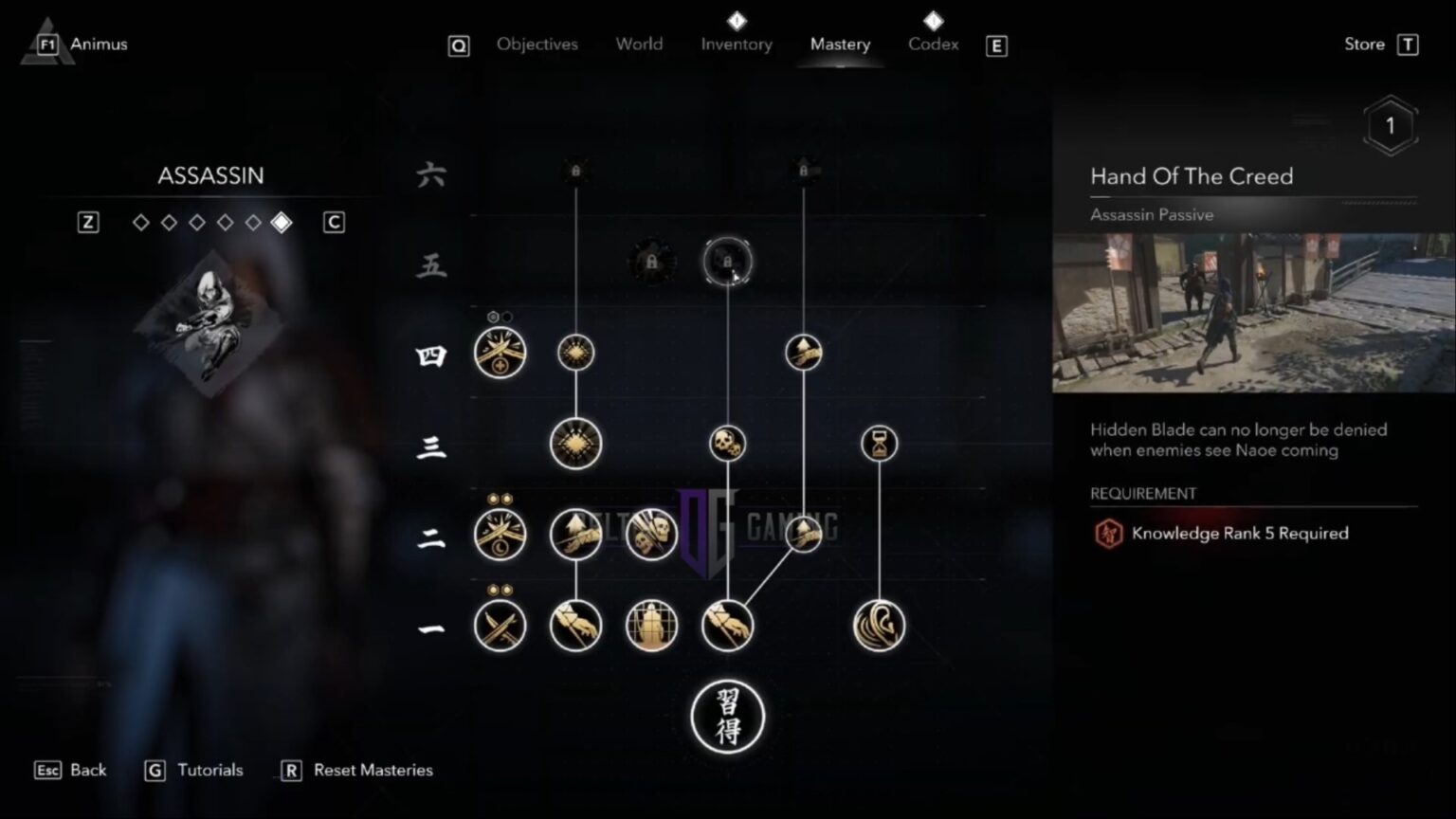Select the burst skill icon in rank four
Viewport: 1456px width, 819px height.
576,352
